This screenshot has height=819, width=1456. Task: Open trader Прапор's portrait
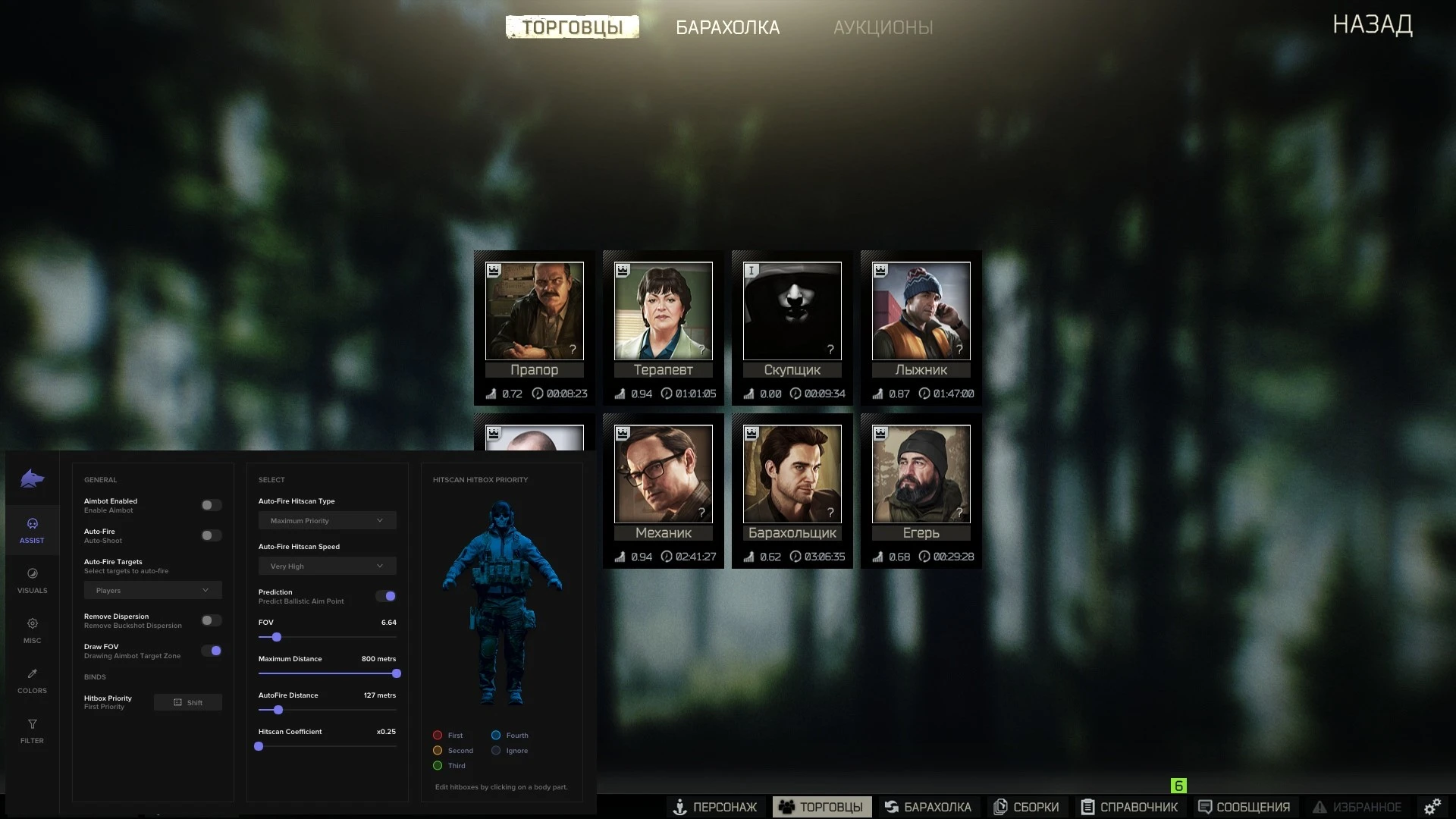coord(534,311)
